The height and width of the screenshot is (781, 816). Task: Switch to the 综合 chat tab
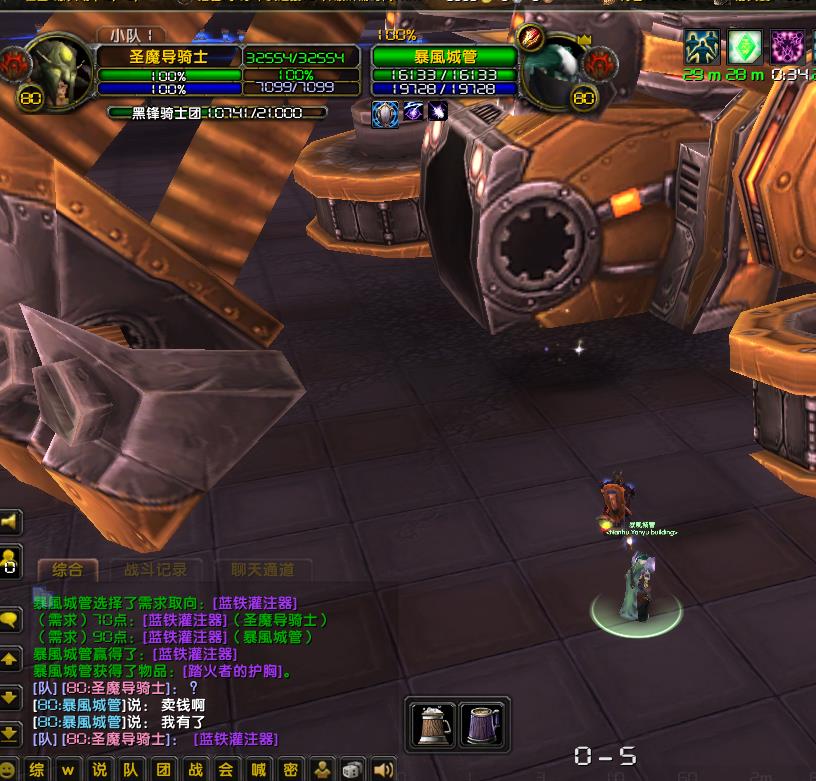68,570
